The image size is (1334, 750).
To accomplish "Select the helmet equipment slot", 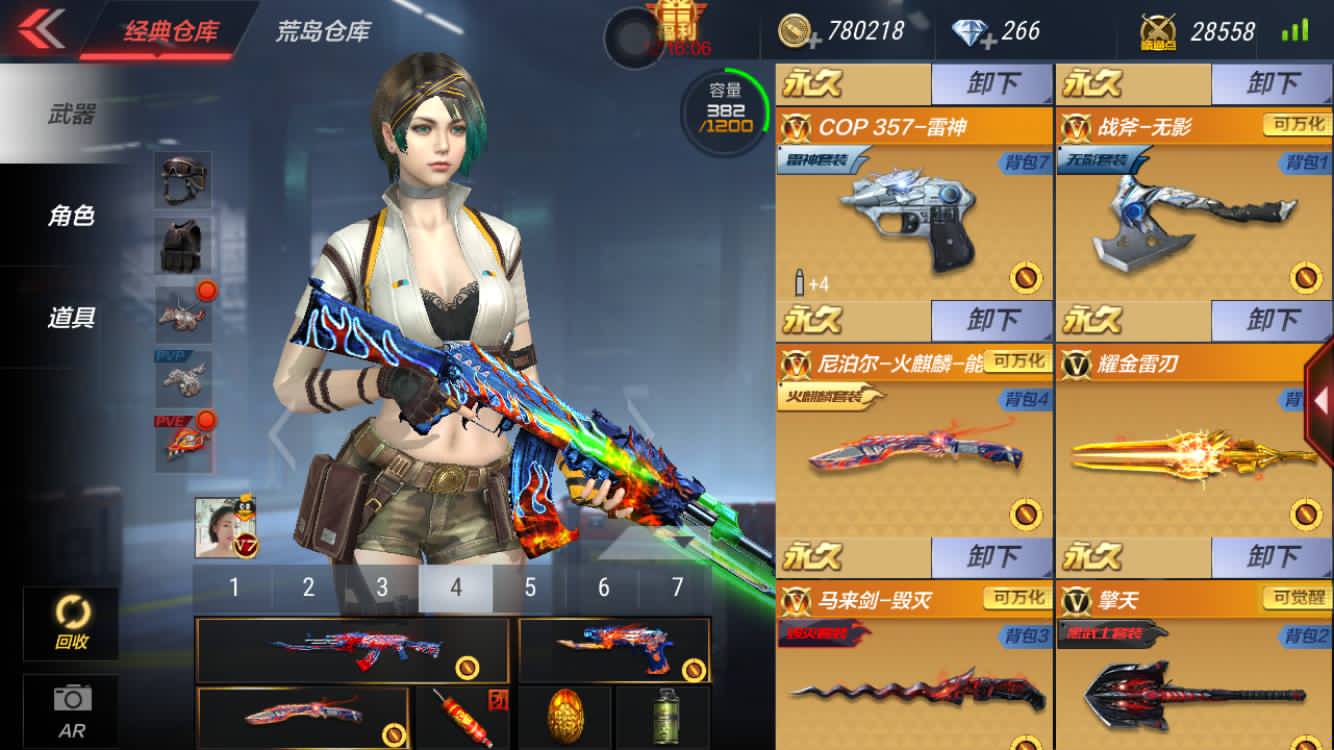I will 183,179.
